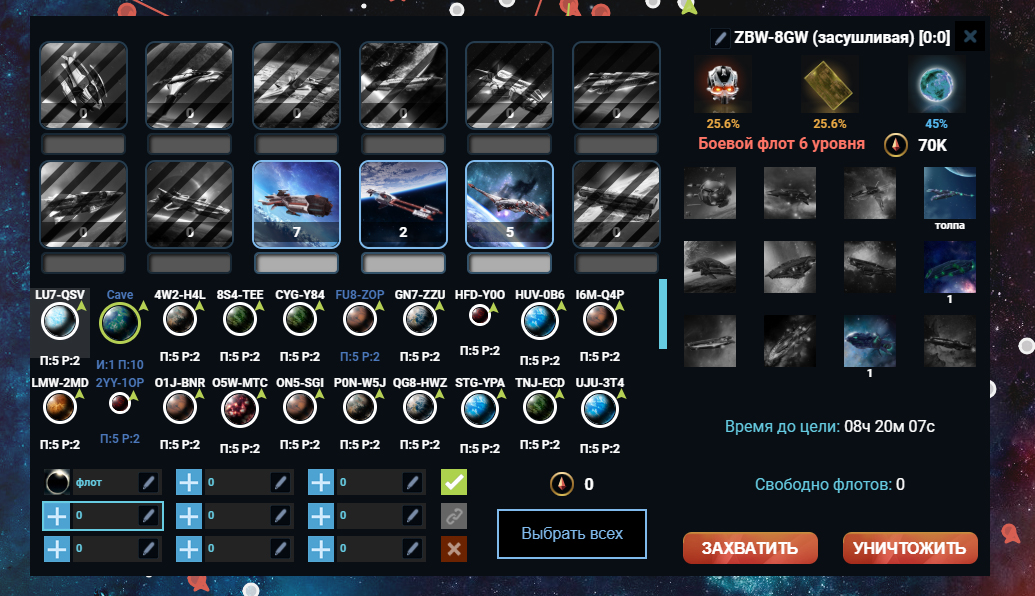Edit the name of the 'флот' fleet
This screenshot has width=1035, height=596.
[x=148, y=483]
